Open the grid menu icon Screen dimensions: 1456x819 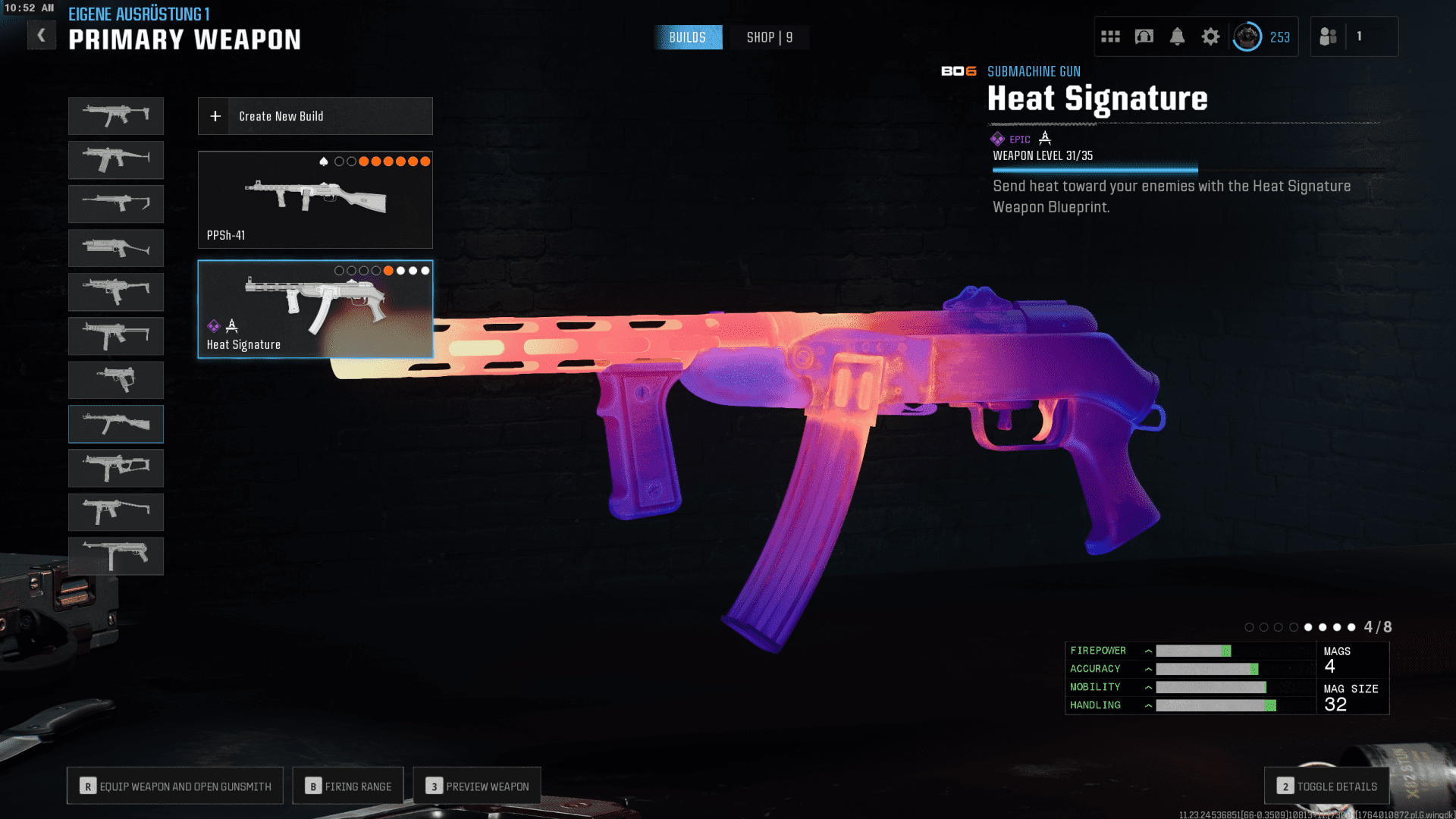pos(1110,36)
